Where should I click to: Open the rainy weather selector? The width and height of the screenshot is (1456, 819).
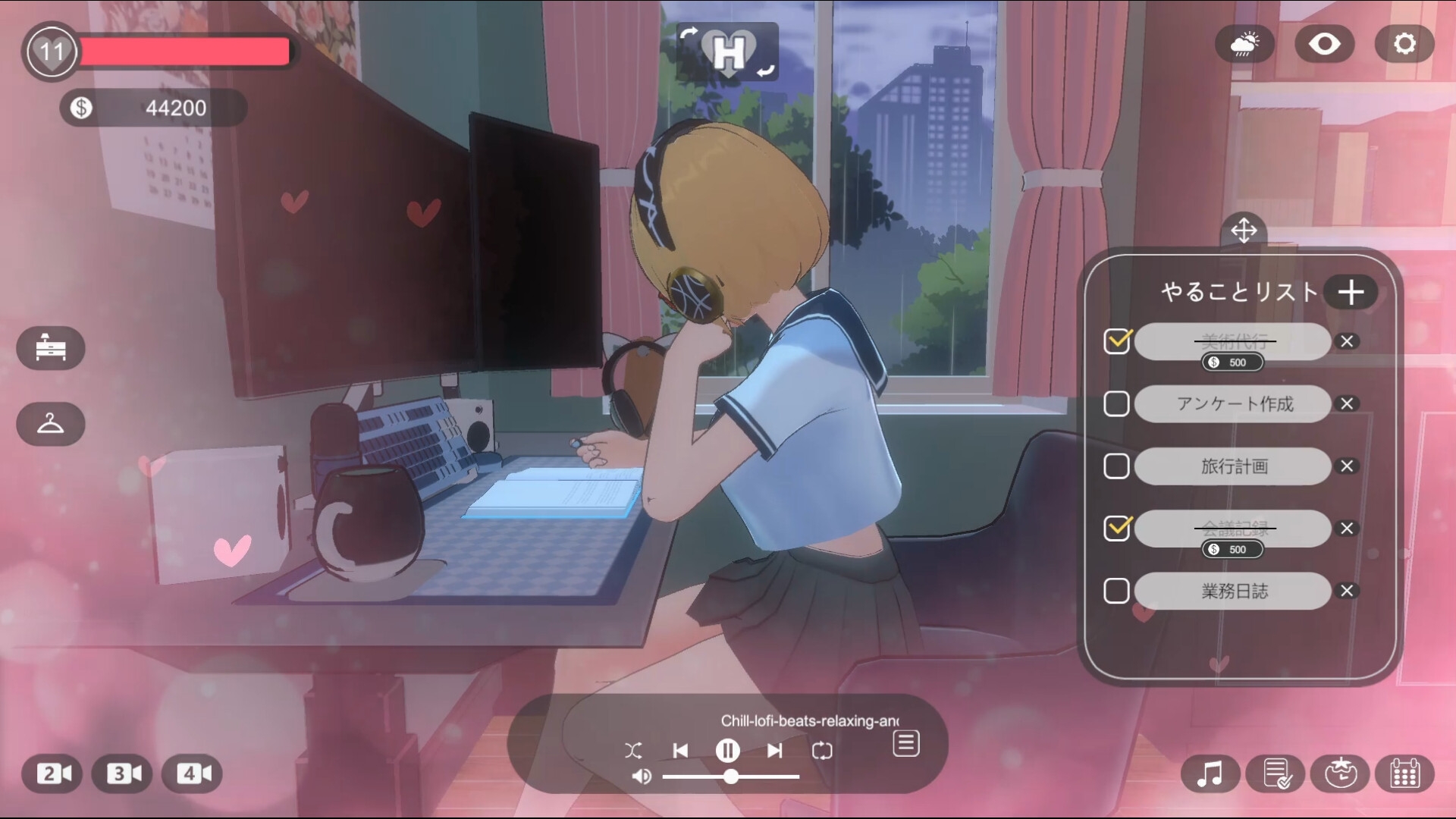(x=1244, y=44)
